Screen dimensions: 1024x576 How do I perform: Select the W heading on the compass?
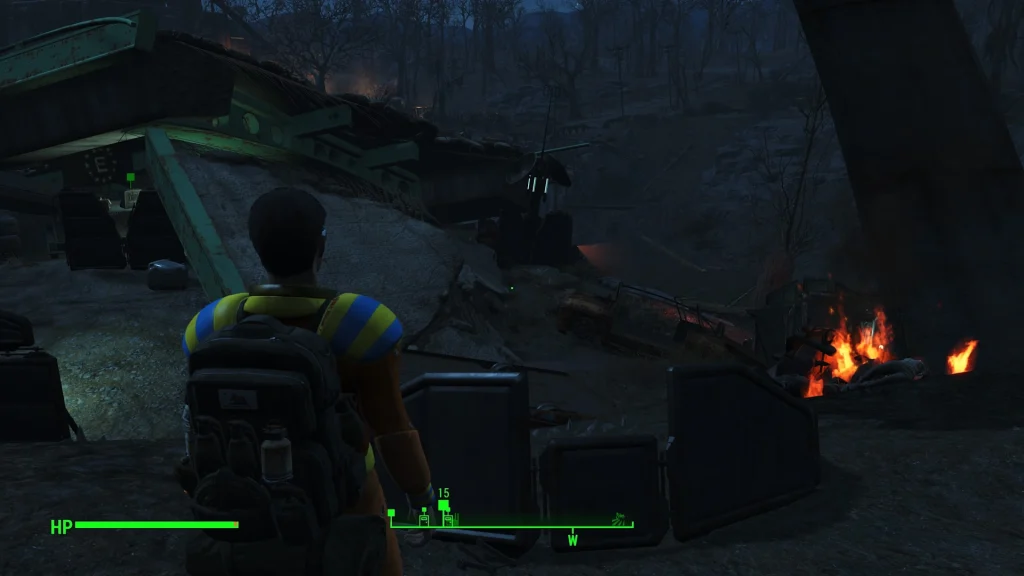(573, 540)
